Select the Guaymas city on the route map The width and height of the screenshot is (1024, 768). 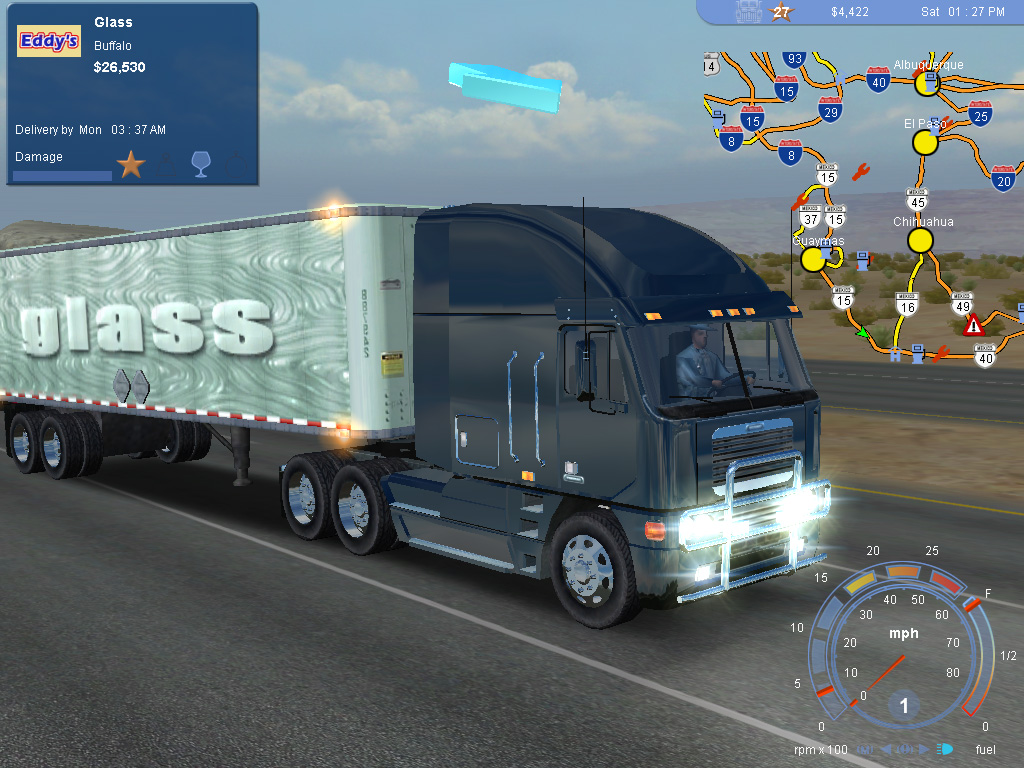(x=814, y=259)
